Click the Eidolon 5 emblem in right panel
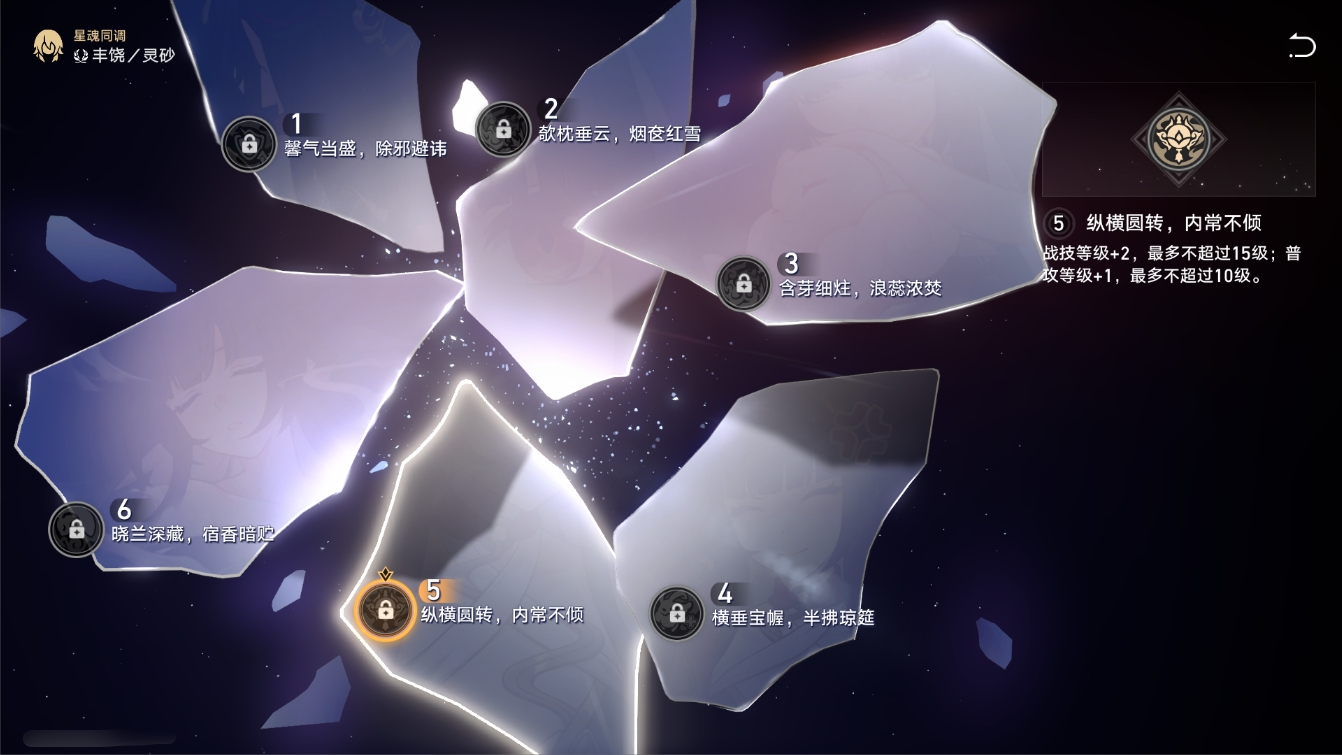 coord(1178,140)
